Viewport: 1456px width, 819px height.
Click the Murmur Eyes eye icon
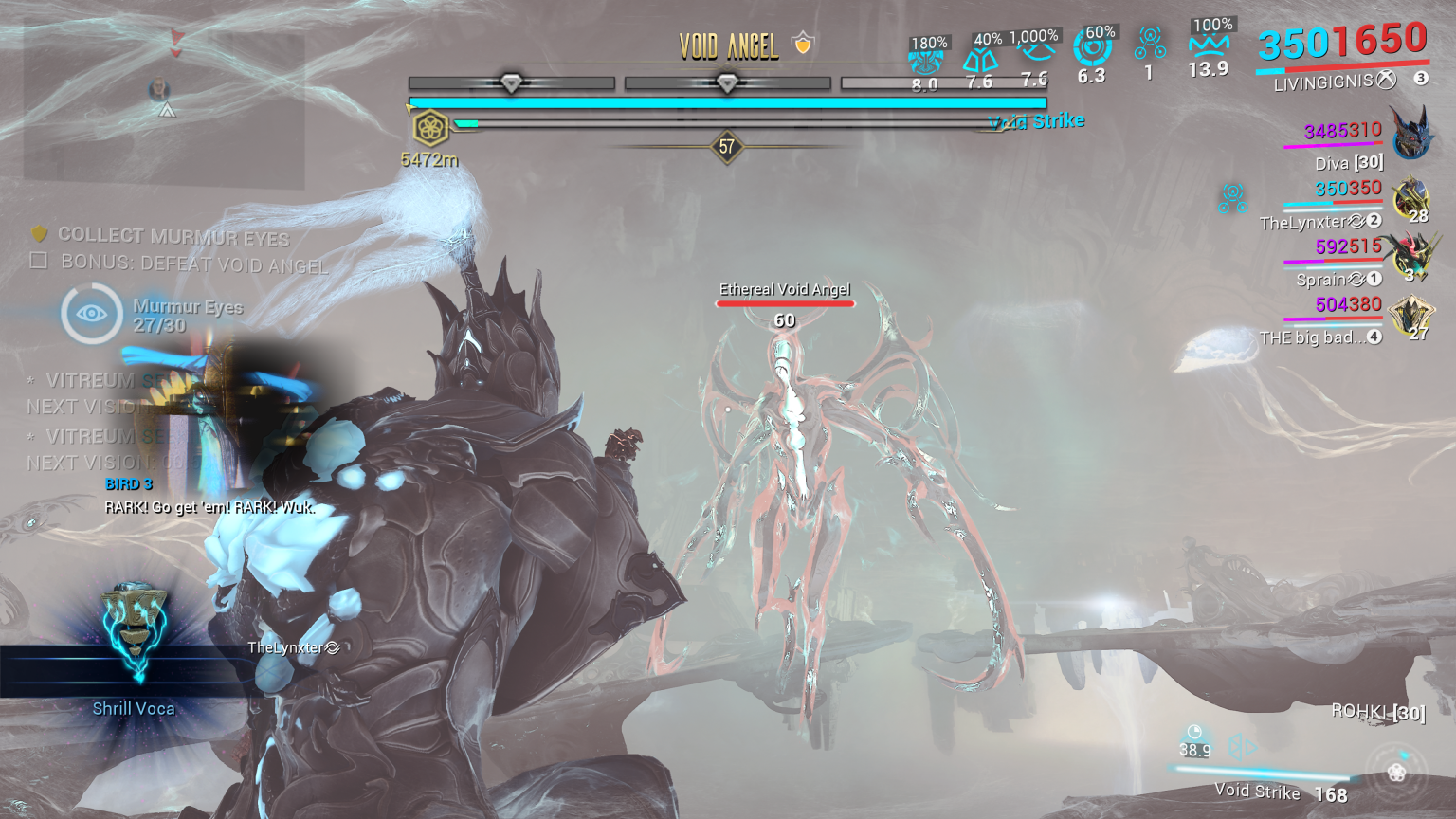(x=90, y=313)
